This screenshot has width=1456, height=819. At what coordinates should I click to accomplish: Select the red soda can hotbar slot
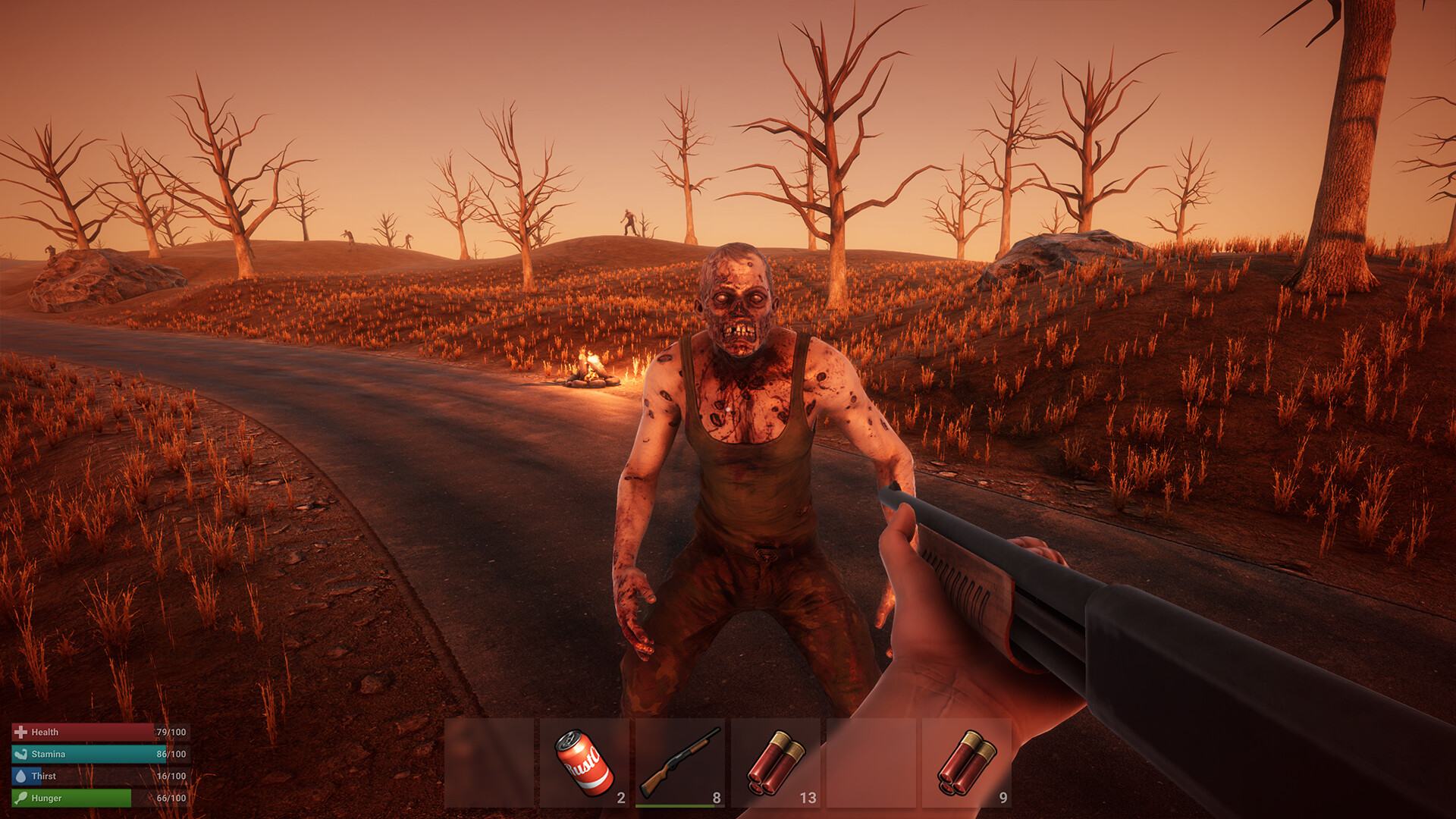(x=585, y=762)
